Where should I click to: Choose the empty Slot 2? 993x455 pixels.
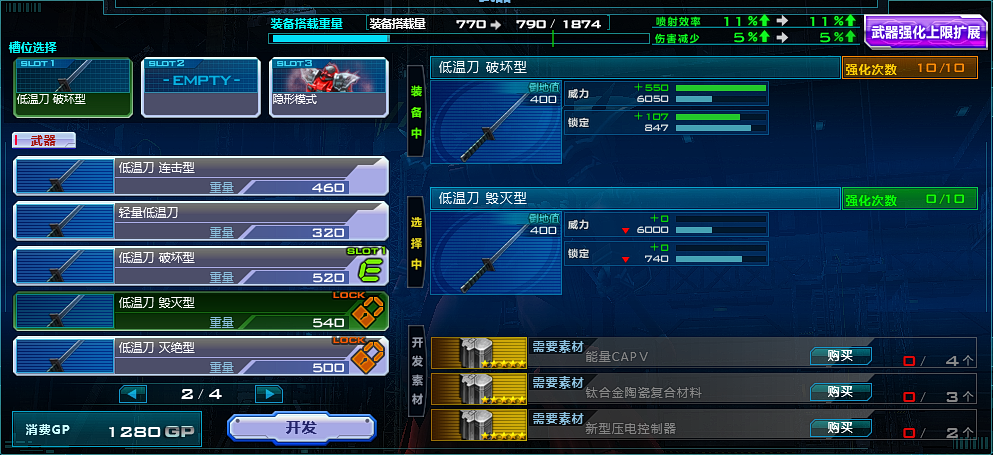point(201,87)
